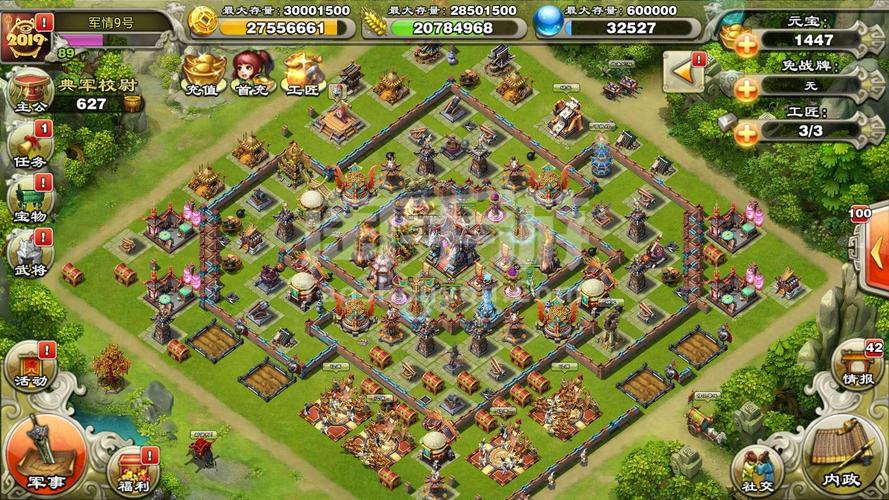Click the plus button beside 工匠 3/3
Screen dimensions: 889x500
(x=746, y=133)
